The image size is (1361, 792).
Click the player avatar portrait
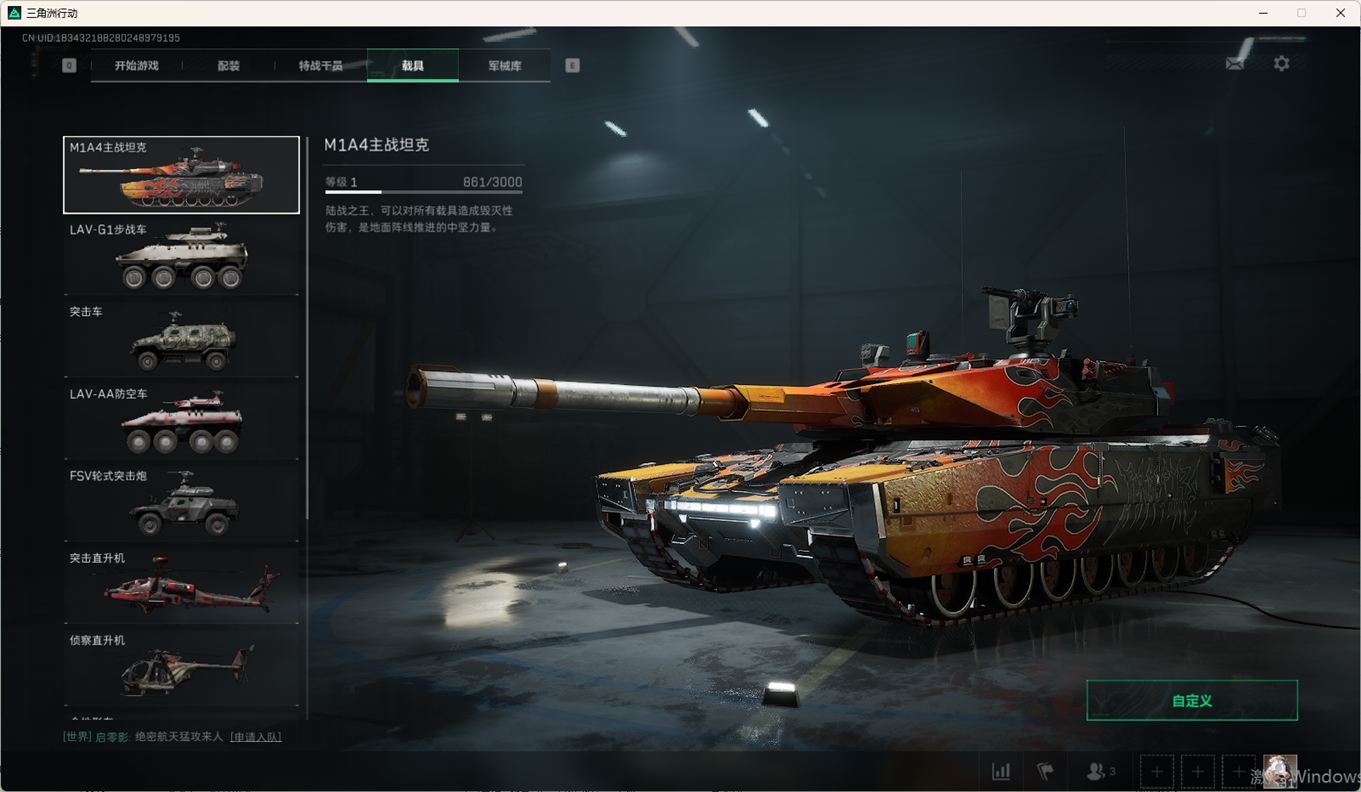tap(1280, 771)
